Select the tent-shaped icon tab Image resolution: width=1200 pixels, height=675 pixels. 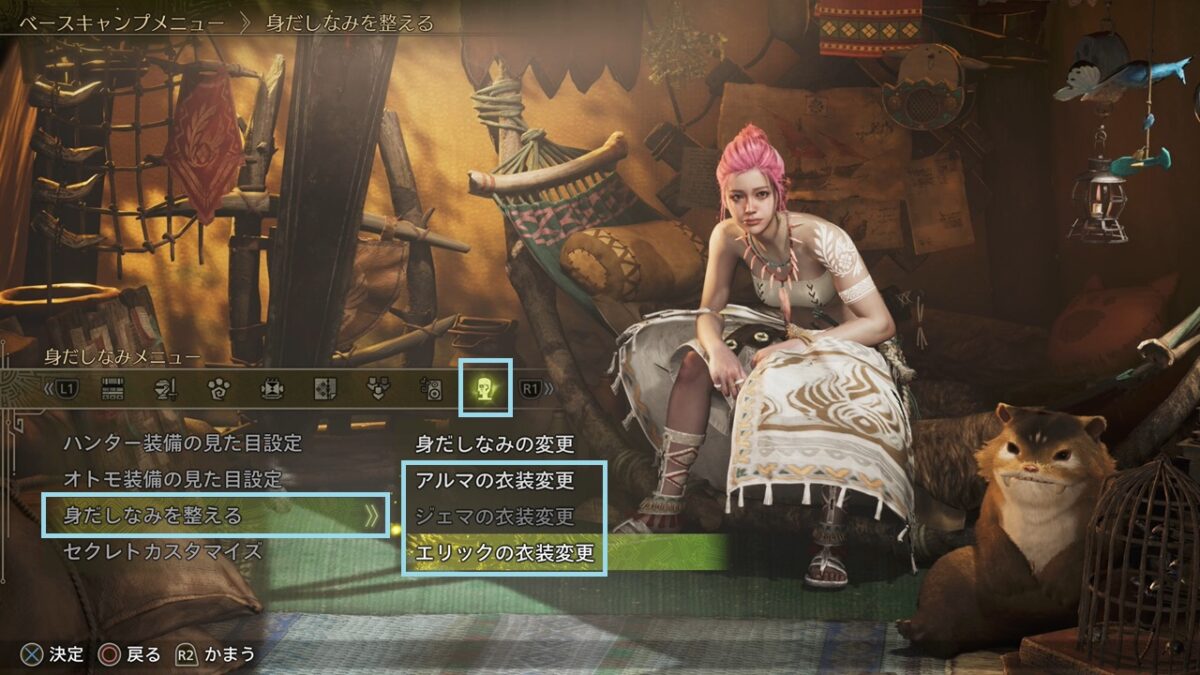click(x=272, y=388)
